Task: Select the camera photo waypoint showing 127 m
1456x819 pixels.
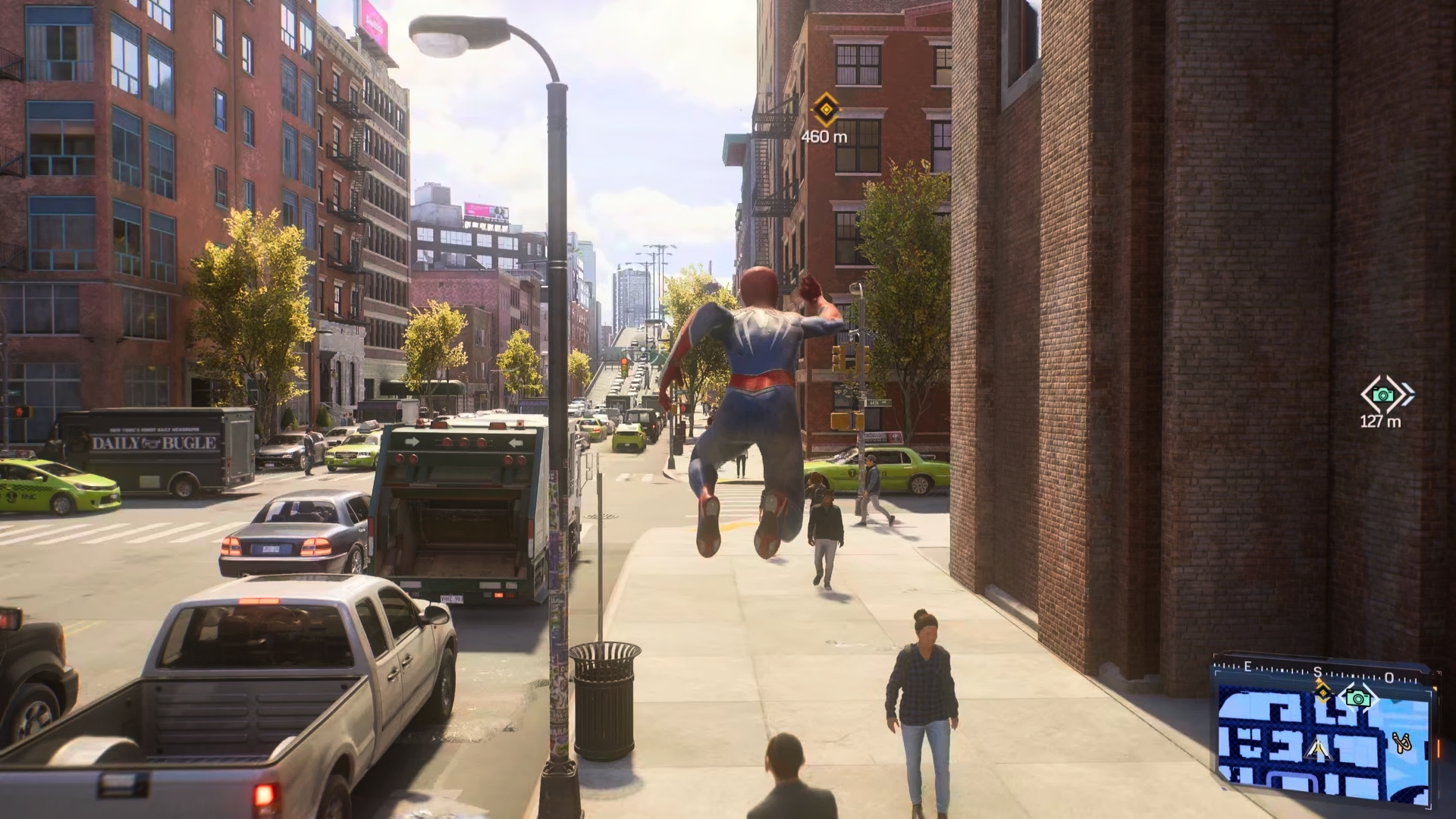Action: pyautogui.click(x=1383, y=394)
